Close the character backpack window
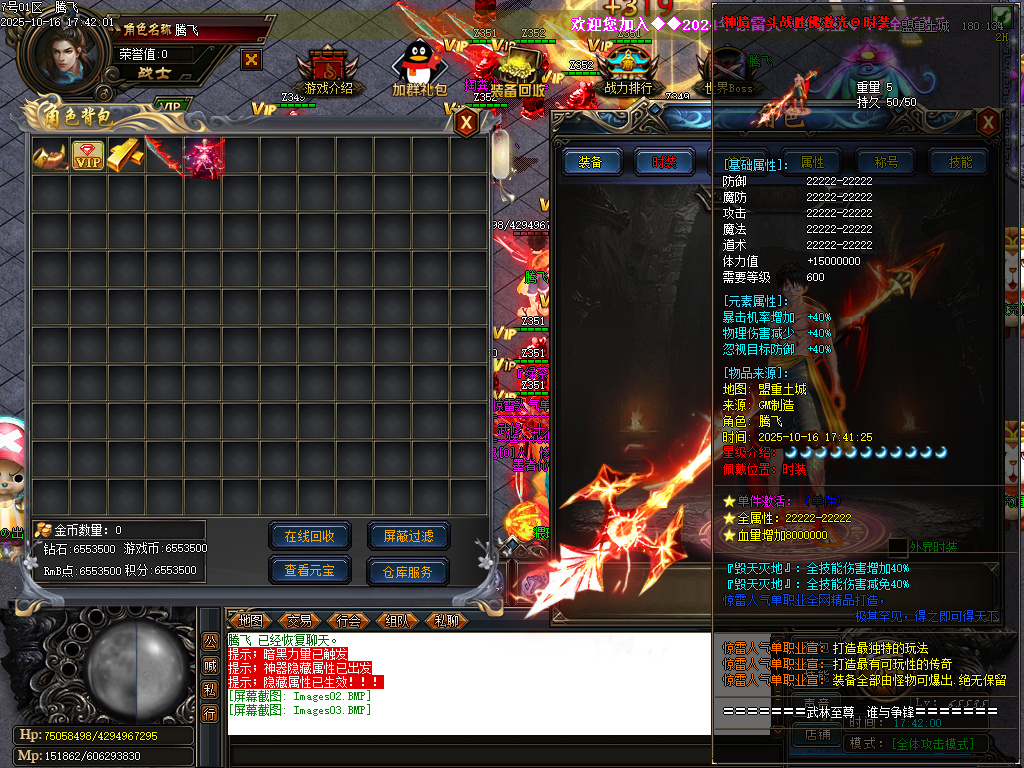This screenshot has height=768, width=1024. coord(465,122)
